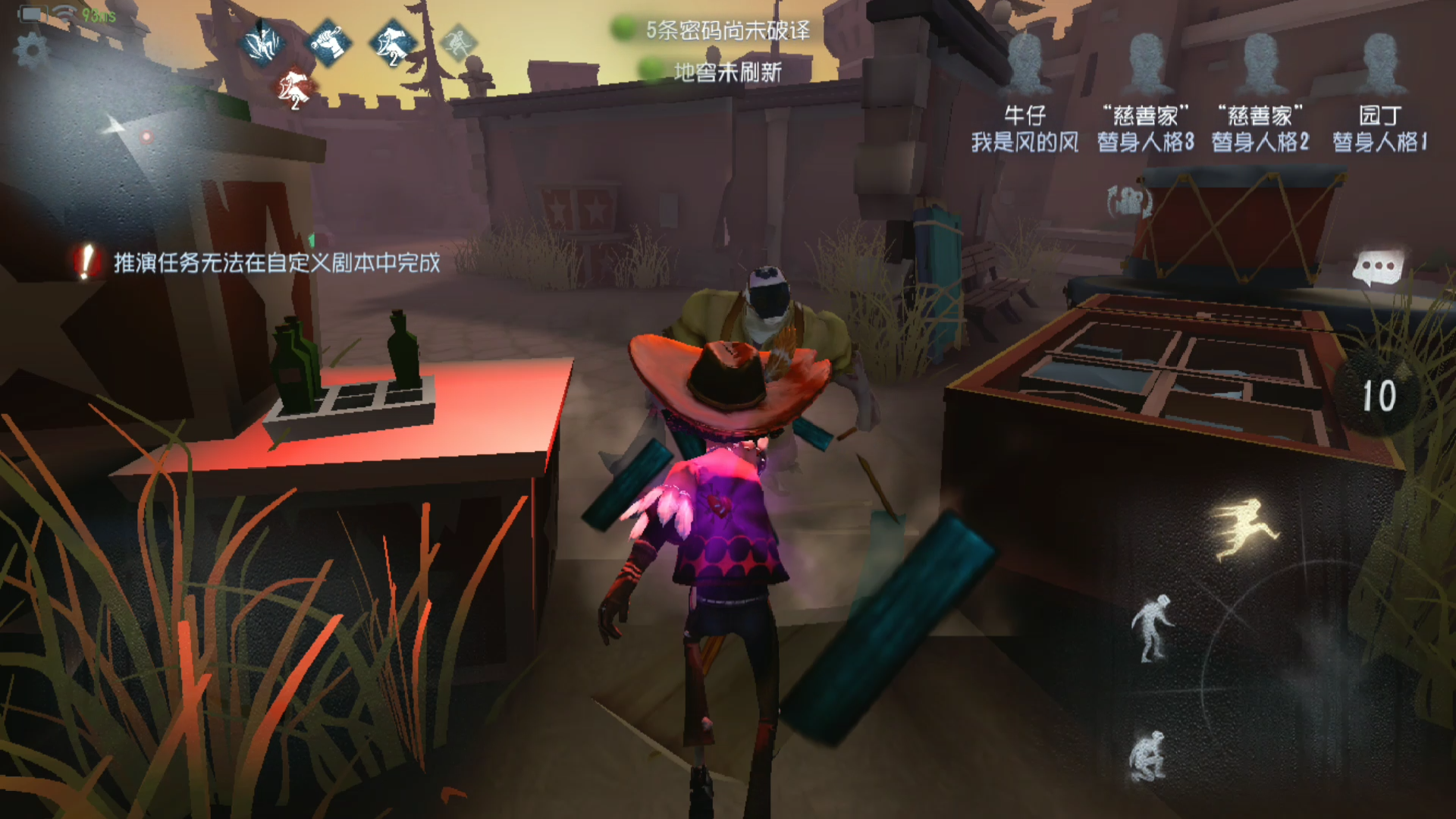This screenshot has width=1456, height=819.
Task: Expand the cipher status banner 5条密码尚未破译
Action: click(726, 32)
